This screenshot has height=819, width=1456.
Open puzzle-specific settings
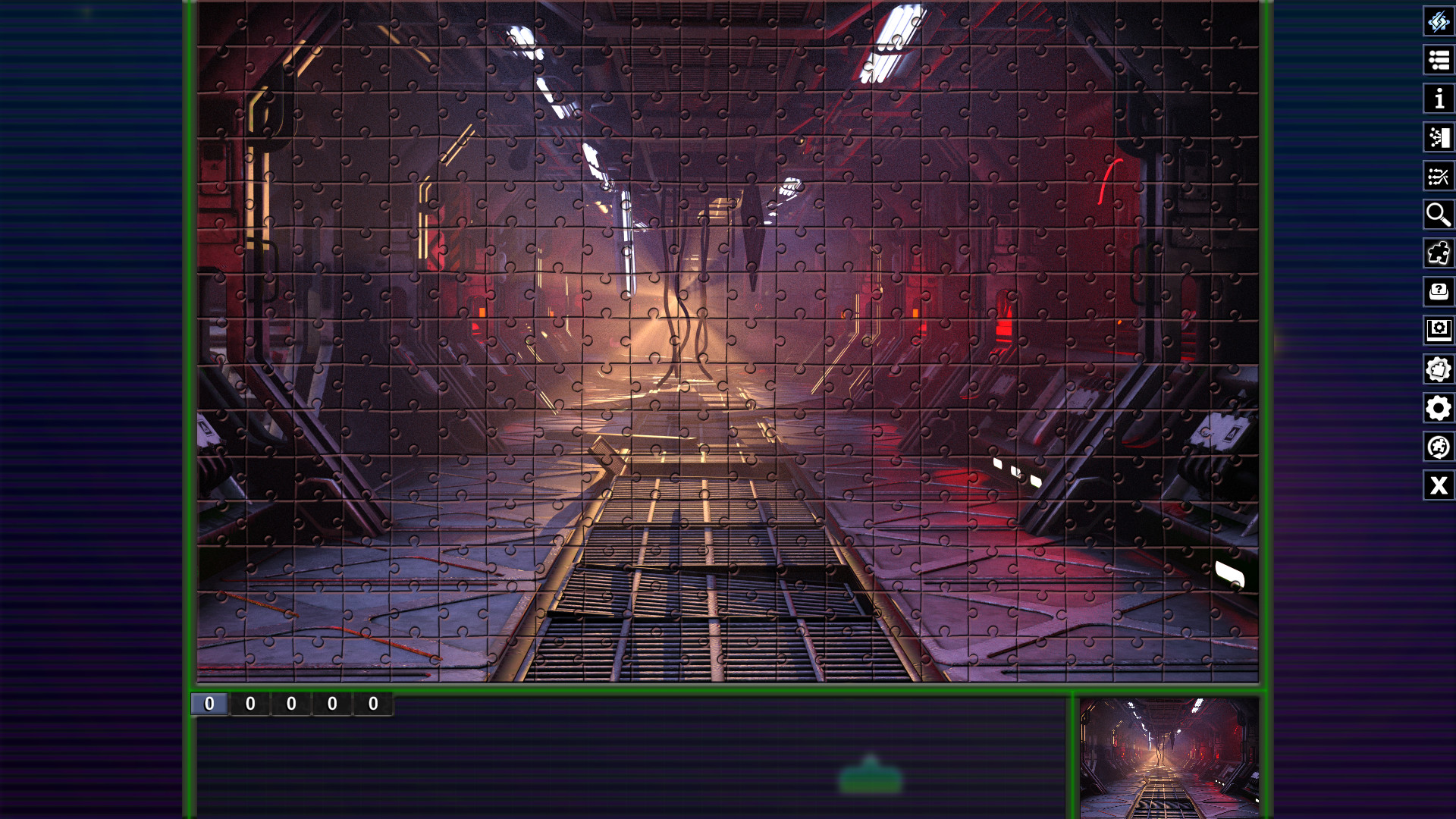coord(1439,370)
